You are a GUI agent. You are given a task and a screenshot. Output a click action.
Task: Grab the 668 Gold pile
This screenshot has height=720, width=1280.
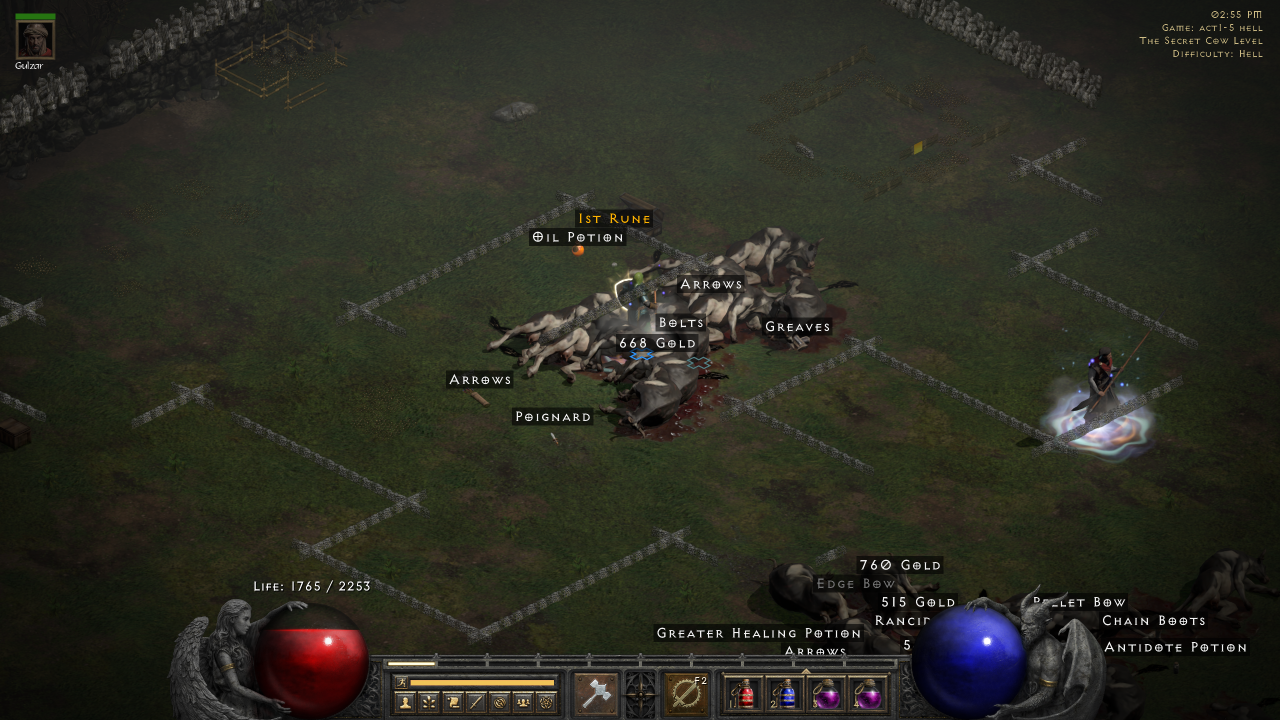657,343
